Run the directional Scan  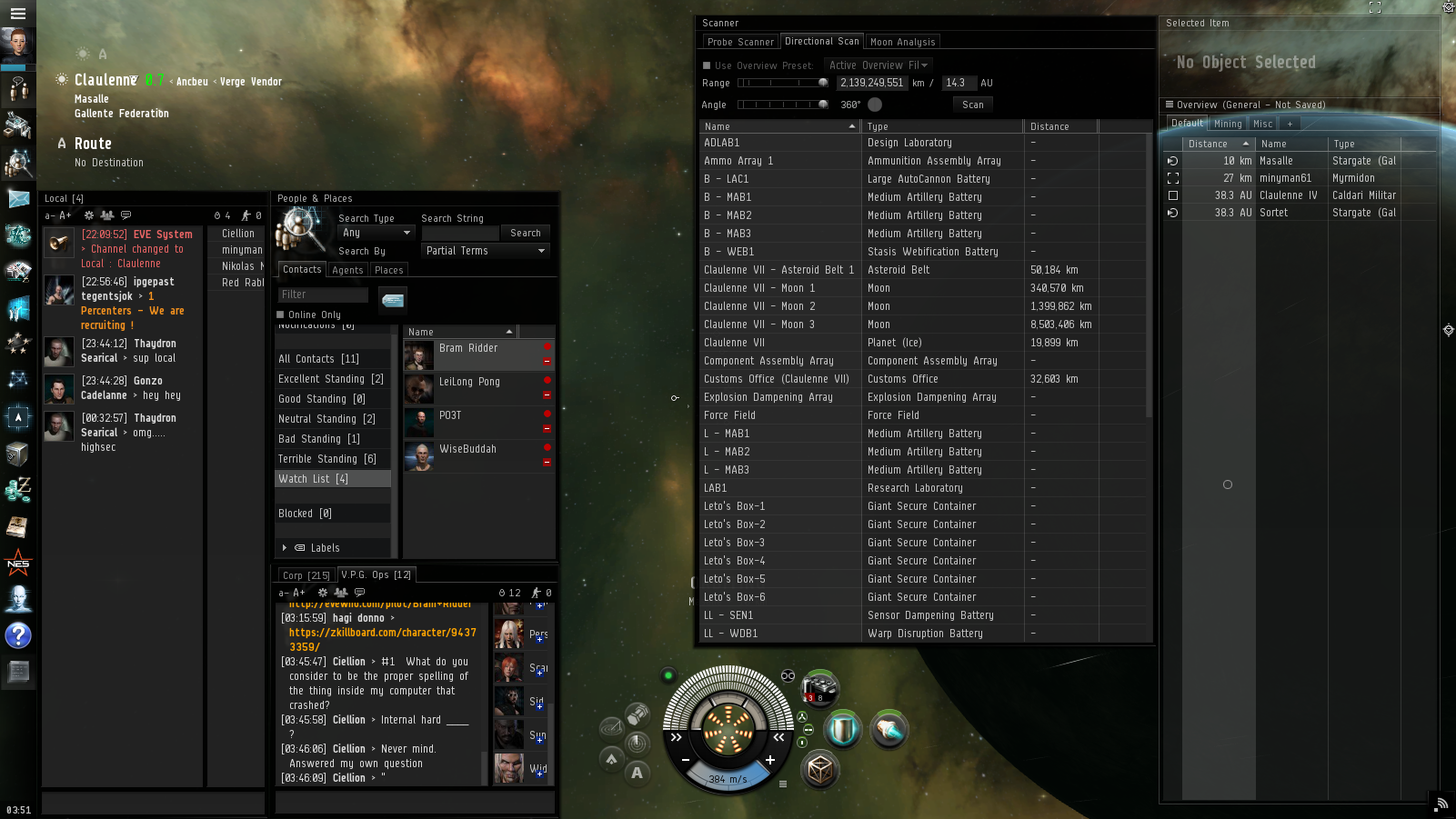tap(972, 105)
